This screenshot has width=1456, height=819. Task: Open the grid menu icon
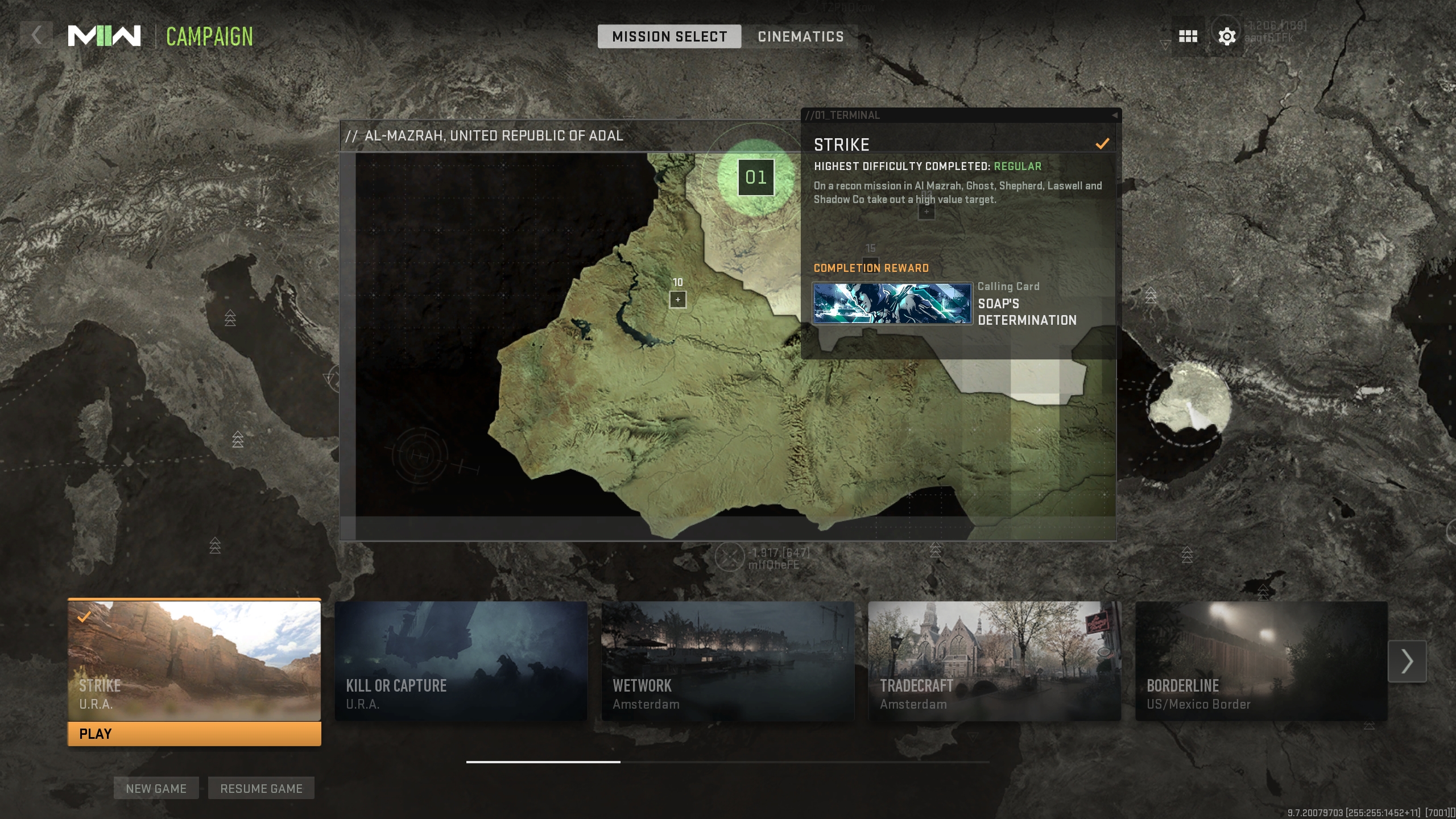pyautogui.click(x=1188, y=36)
